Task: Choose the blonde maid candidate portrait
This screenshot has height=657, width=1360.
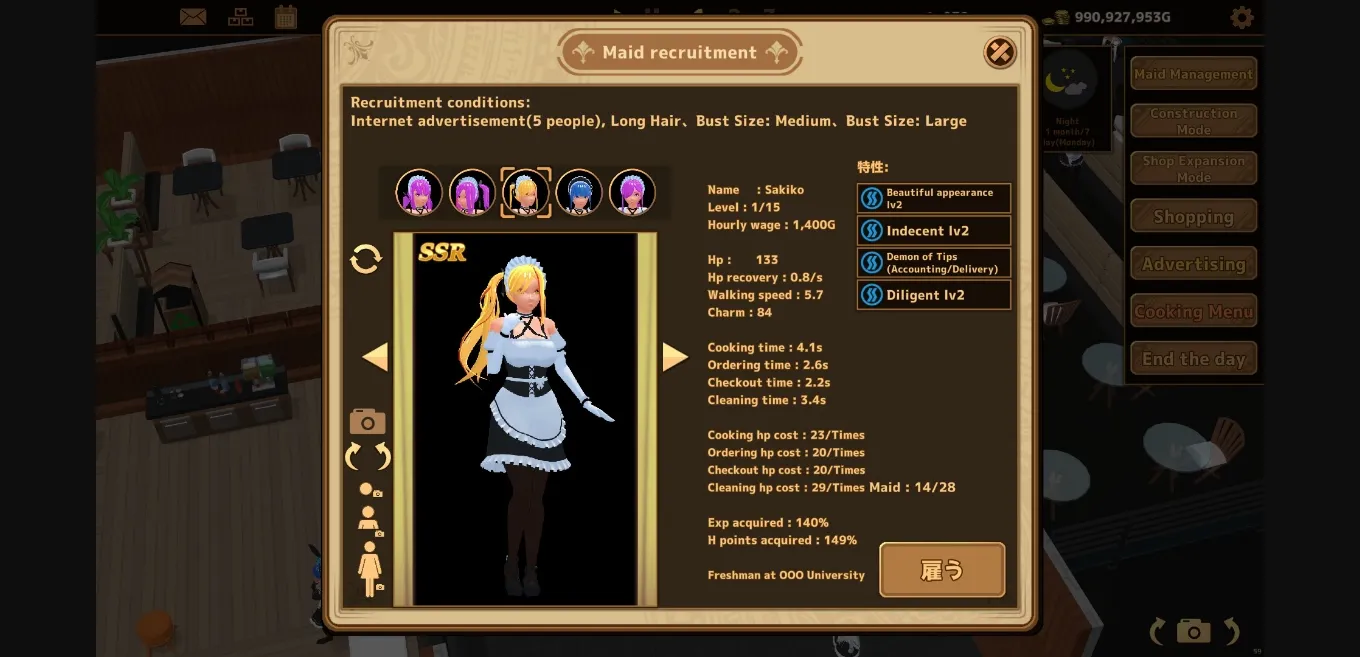Action: click(x=526, y=192)
